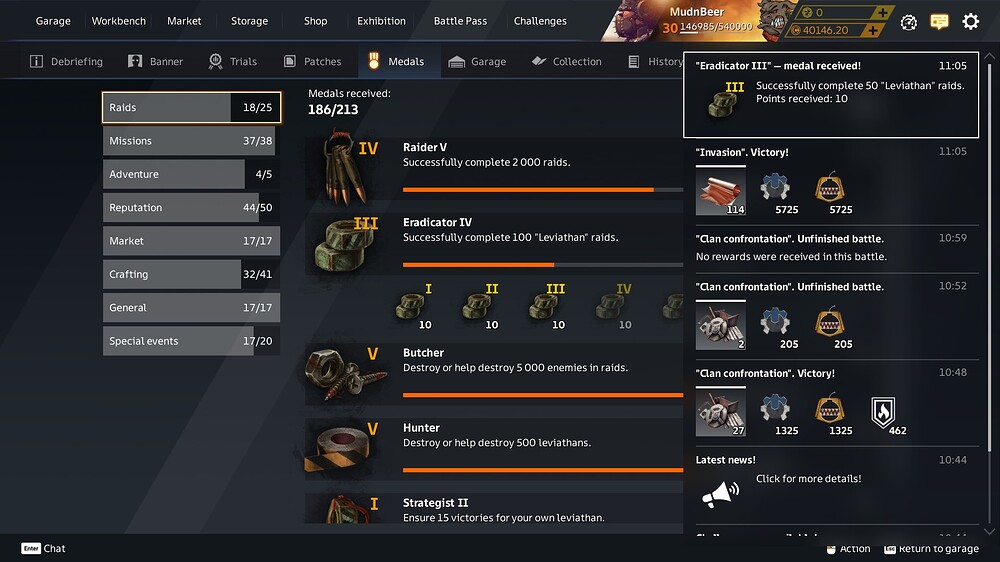Screen dimensions: 1000x562
Task: Click the Return to garage button
Action: pos(930,549)
